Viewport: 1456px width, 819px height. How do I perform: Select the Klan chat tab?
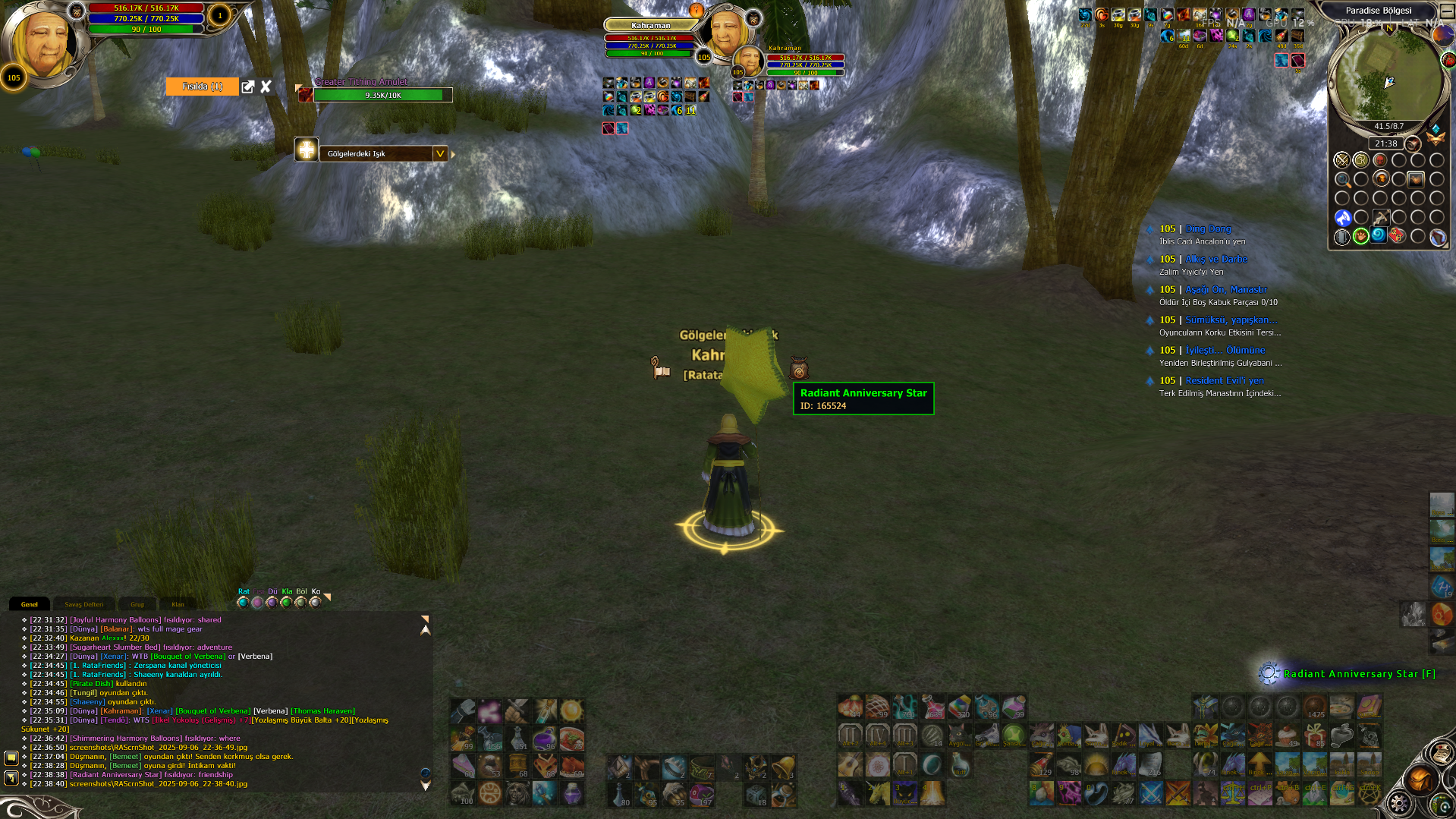click(x=178, y=604)
